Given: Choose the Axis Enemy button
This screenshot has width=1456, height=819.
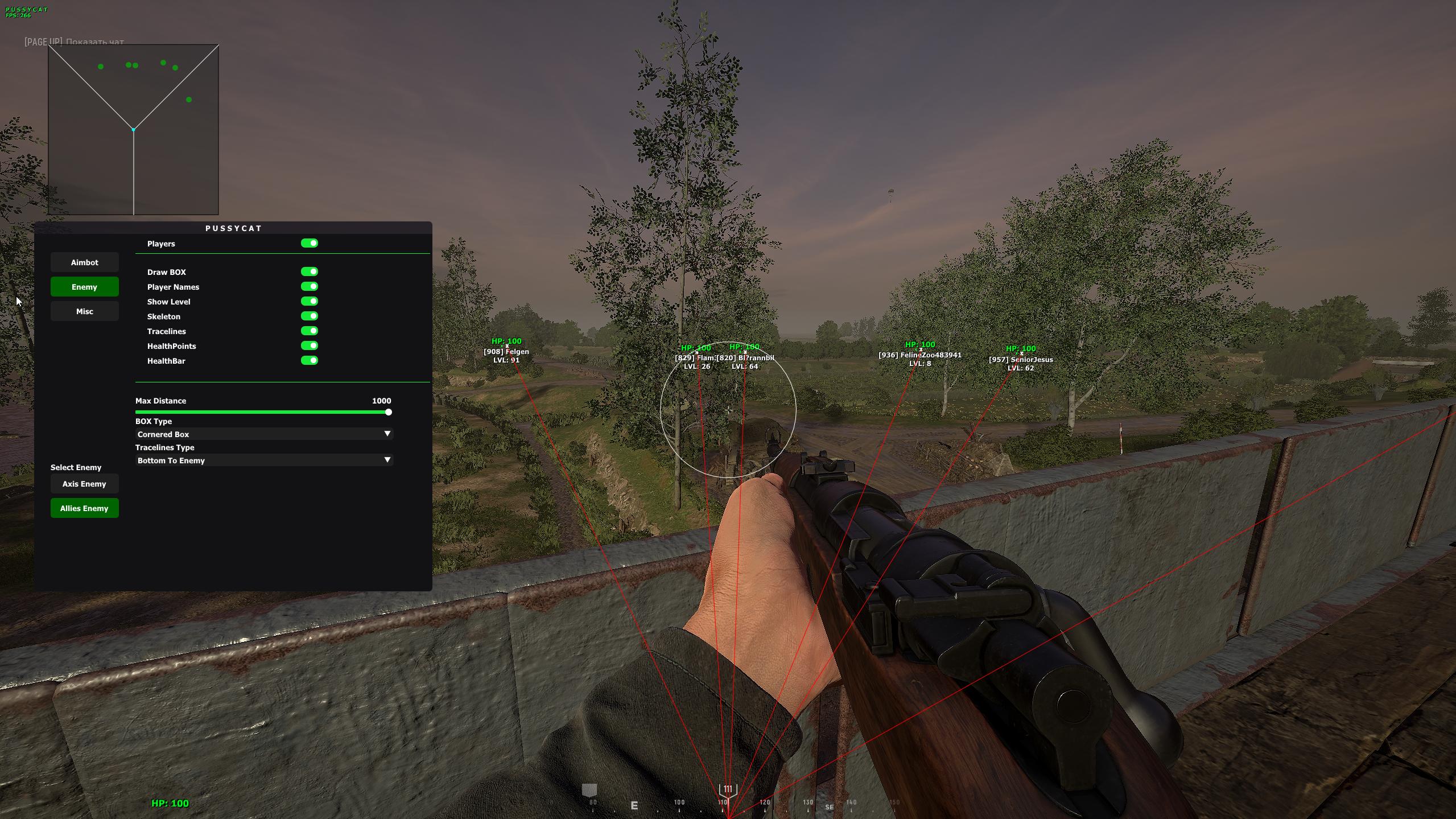Looking at the screenshot, I should tap(84, 484).
